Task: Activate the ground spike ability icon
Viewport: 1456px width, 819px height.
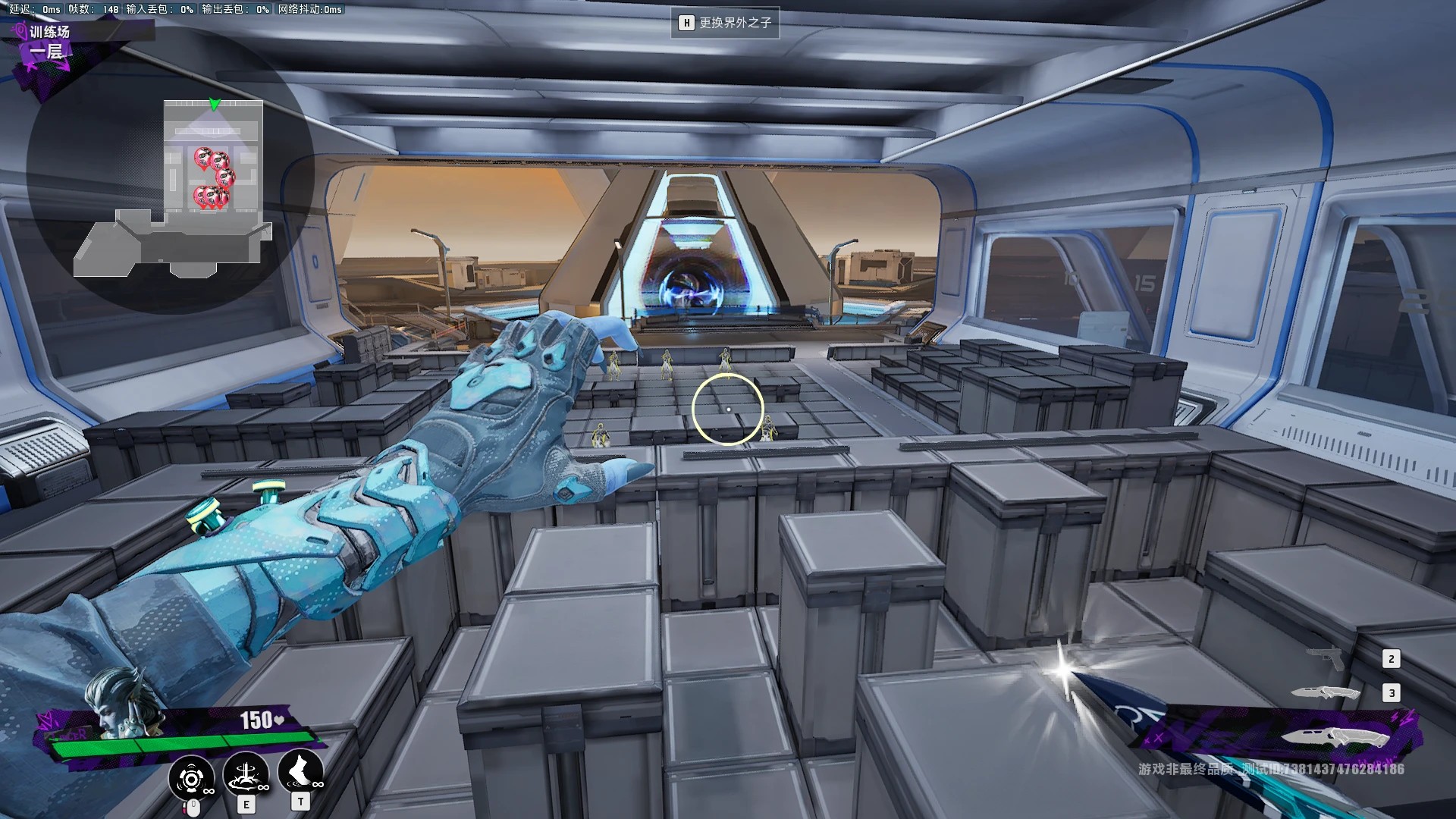Action: pos(246,775)
